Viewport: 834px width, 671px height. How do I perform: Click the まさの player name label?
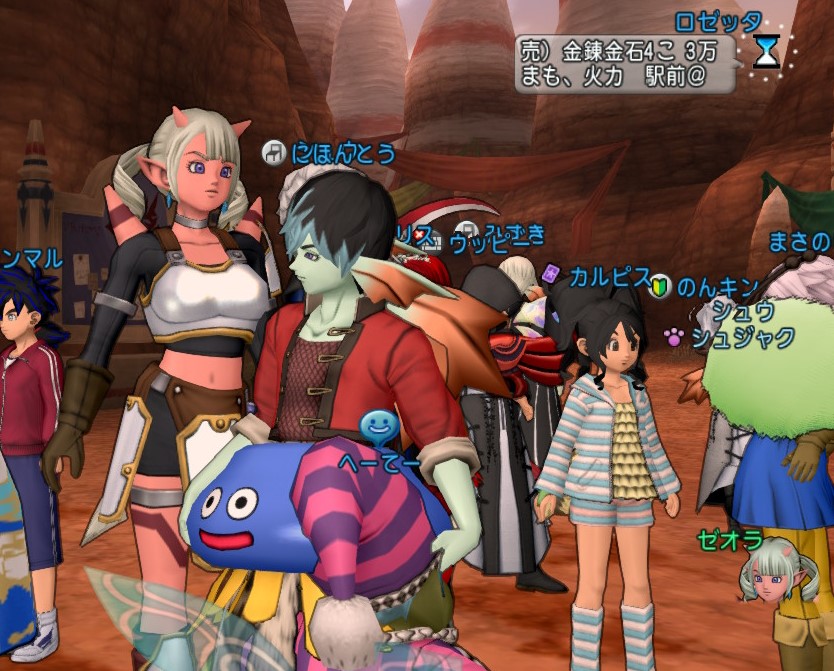coord(799,241)
